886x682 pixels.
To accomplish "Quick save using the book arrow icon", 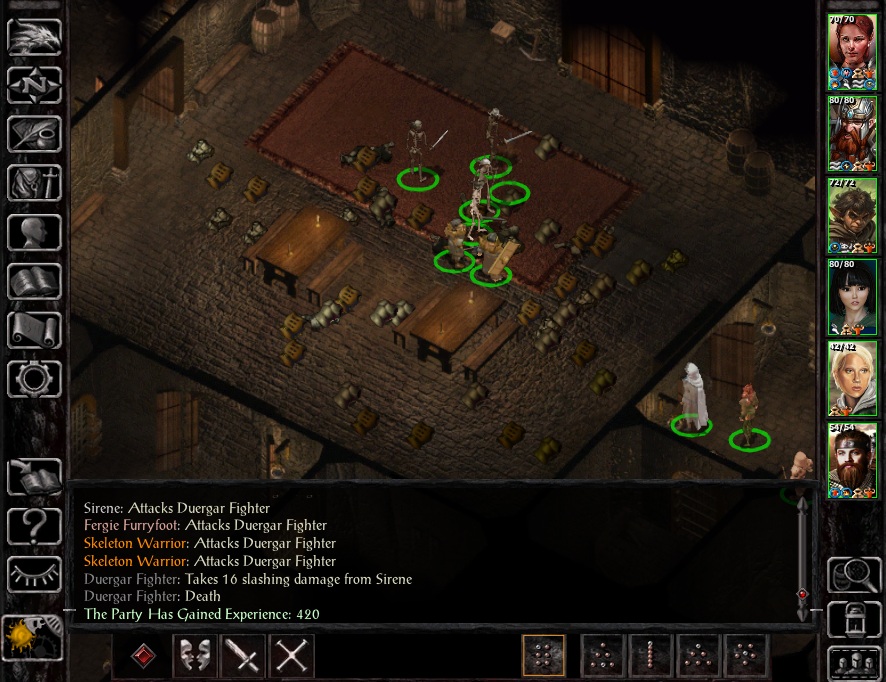I will 34,476.
